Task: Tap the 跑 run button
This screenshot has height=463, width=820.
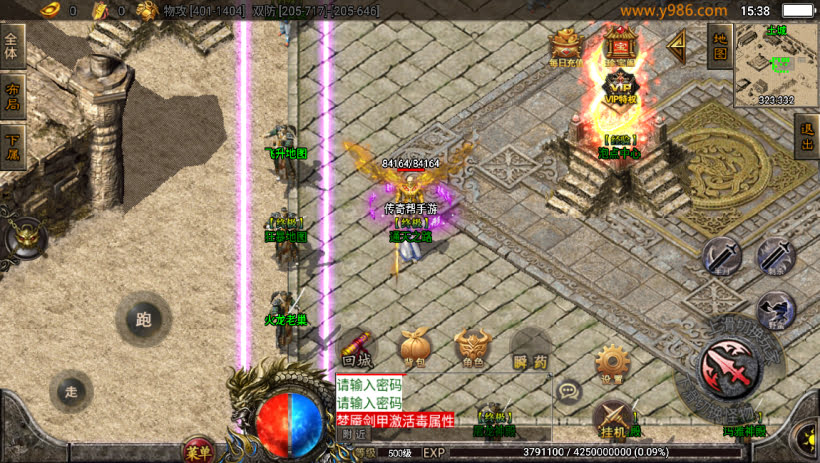Action: [x=143, y=320]
